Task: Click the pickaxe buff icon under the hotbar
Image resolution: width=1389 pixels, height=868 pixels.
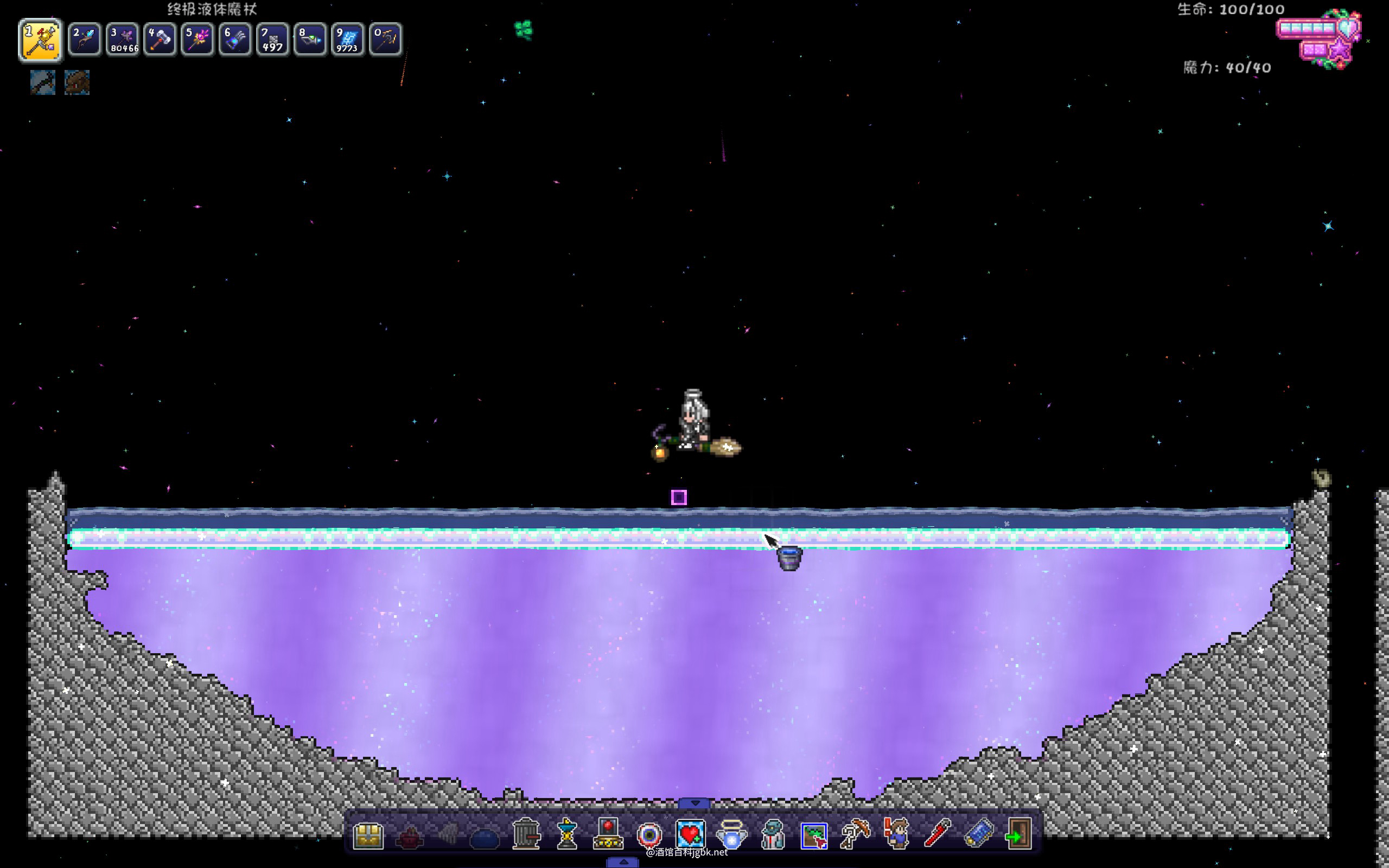Action: [x=43, y=82]
